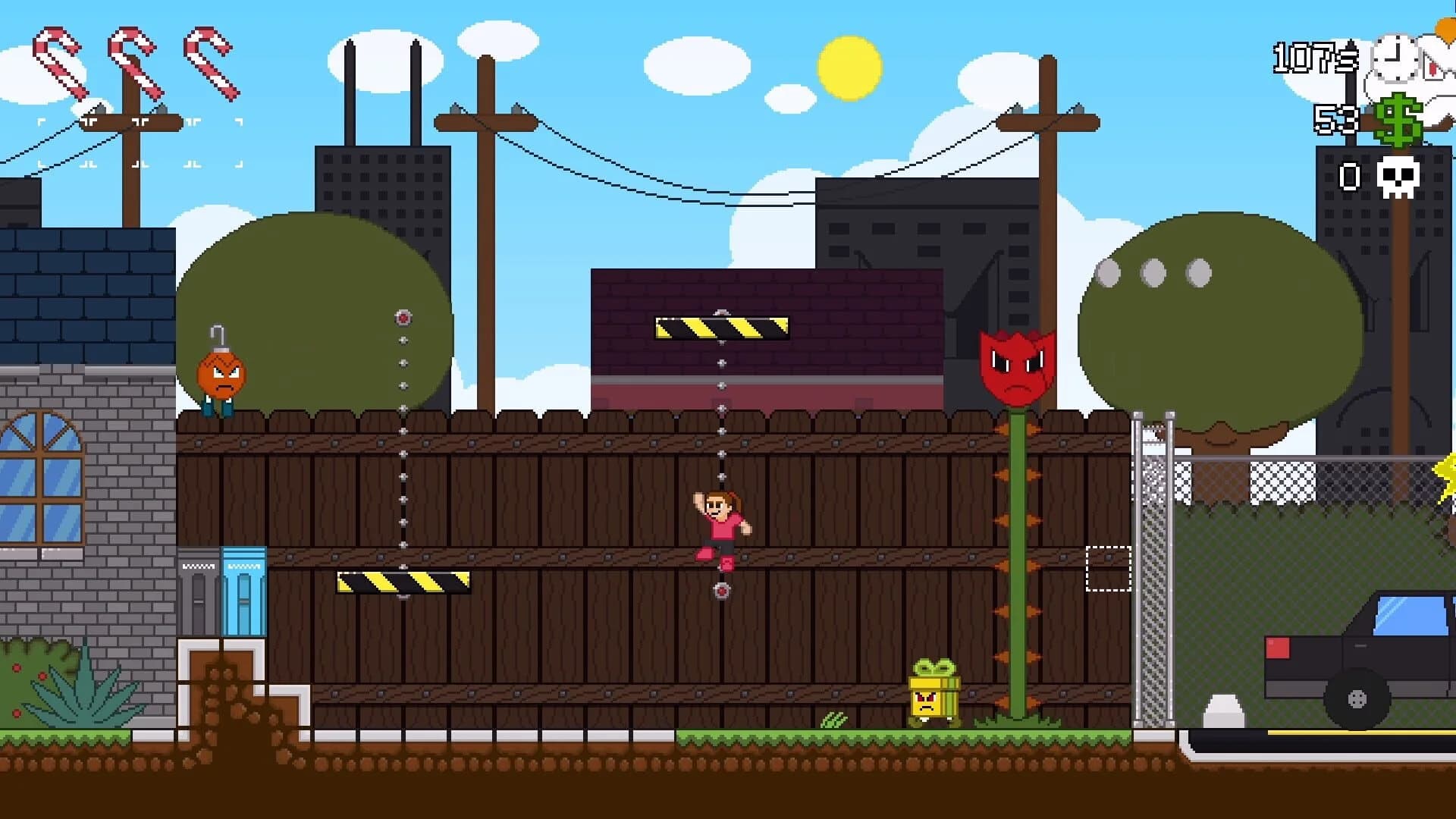Toggle the lower hazard-striped platform near the fence
Image resolution: width=1456 pixels, height=819 pixels.
coord(402,580)
